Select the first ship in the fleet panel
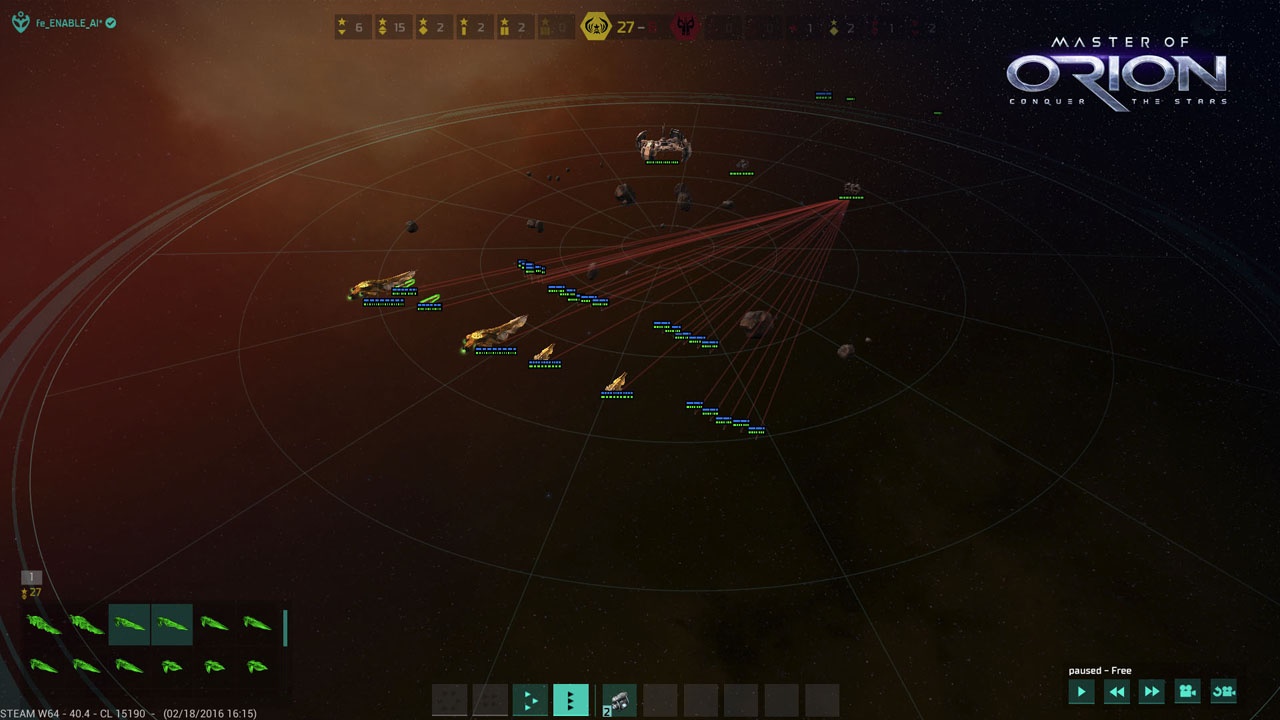 coord(43,625)
